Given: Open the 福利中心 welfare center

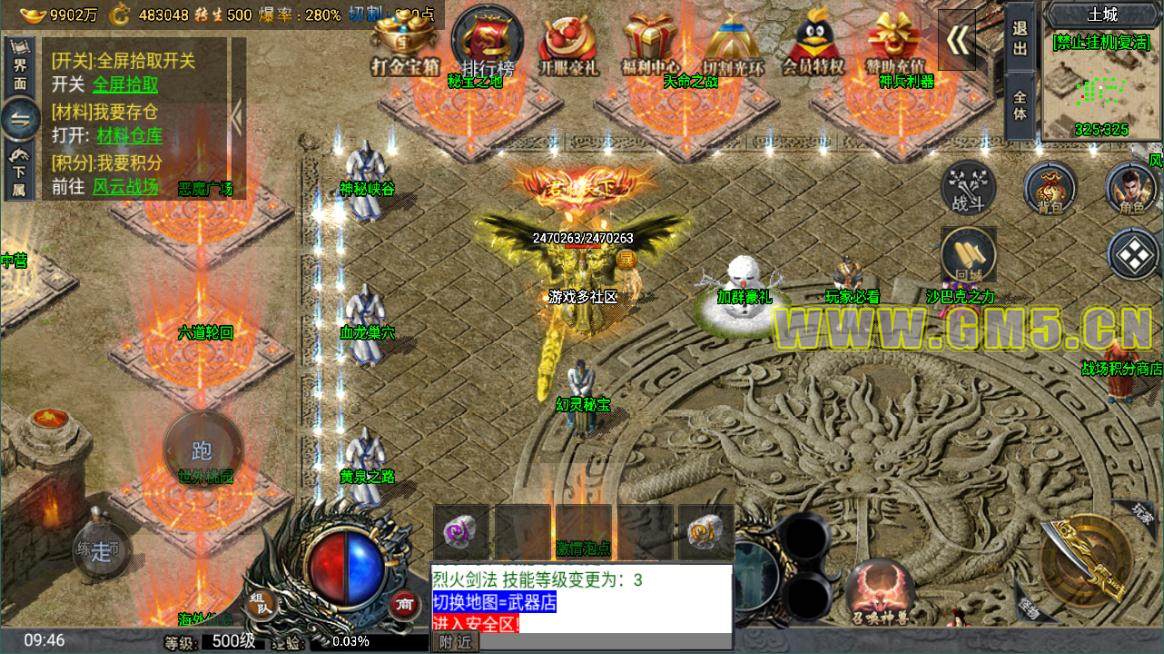Looking at the screenshot, I should pyautogui.click(x=650, y=45).
